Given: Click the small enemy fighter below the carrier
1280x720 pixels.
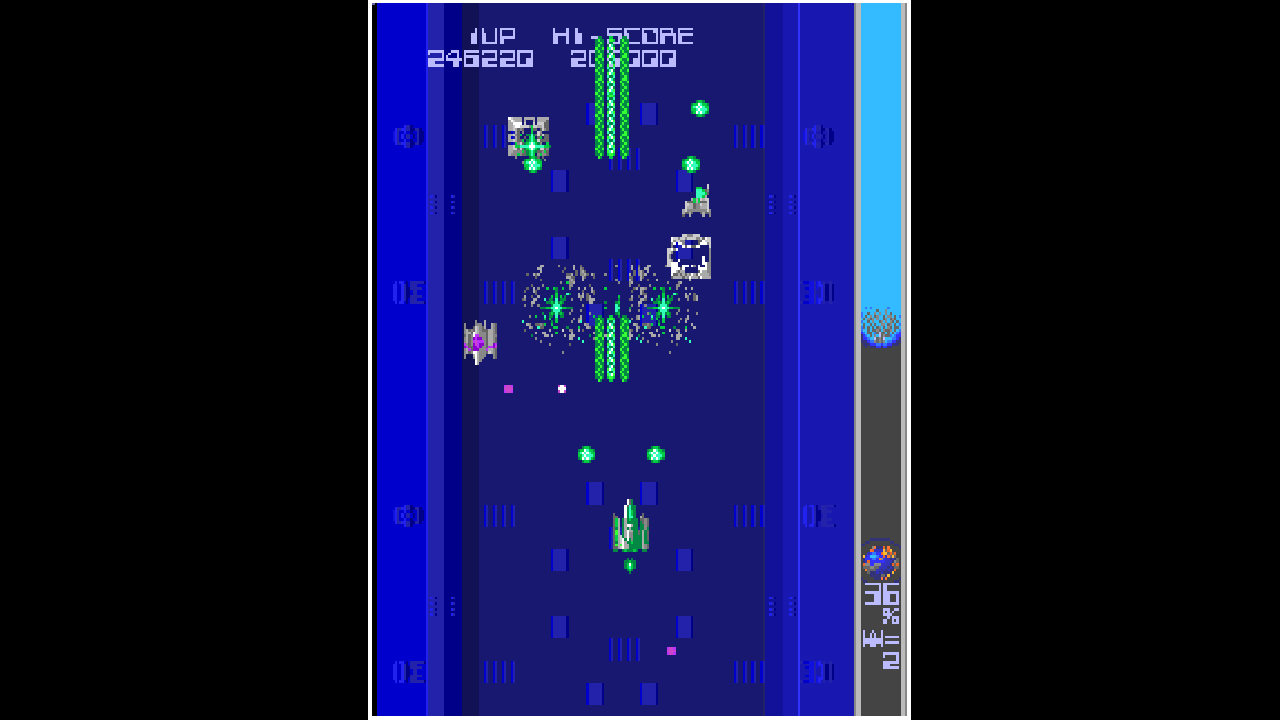Looking at the screenshot, I should [697, 203].
